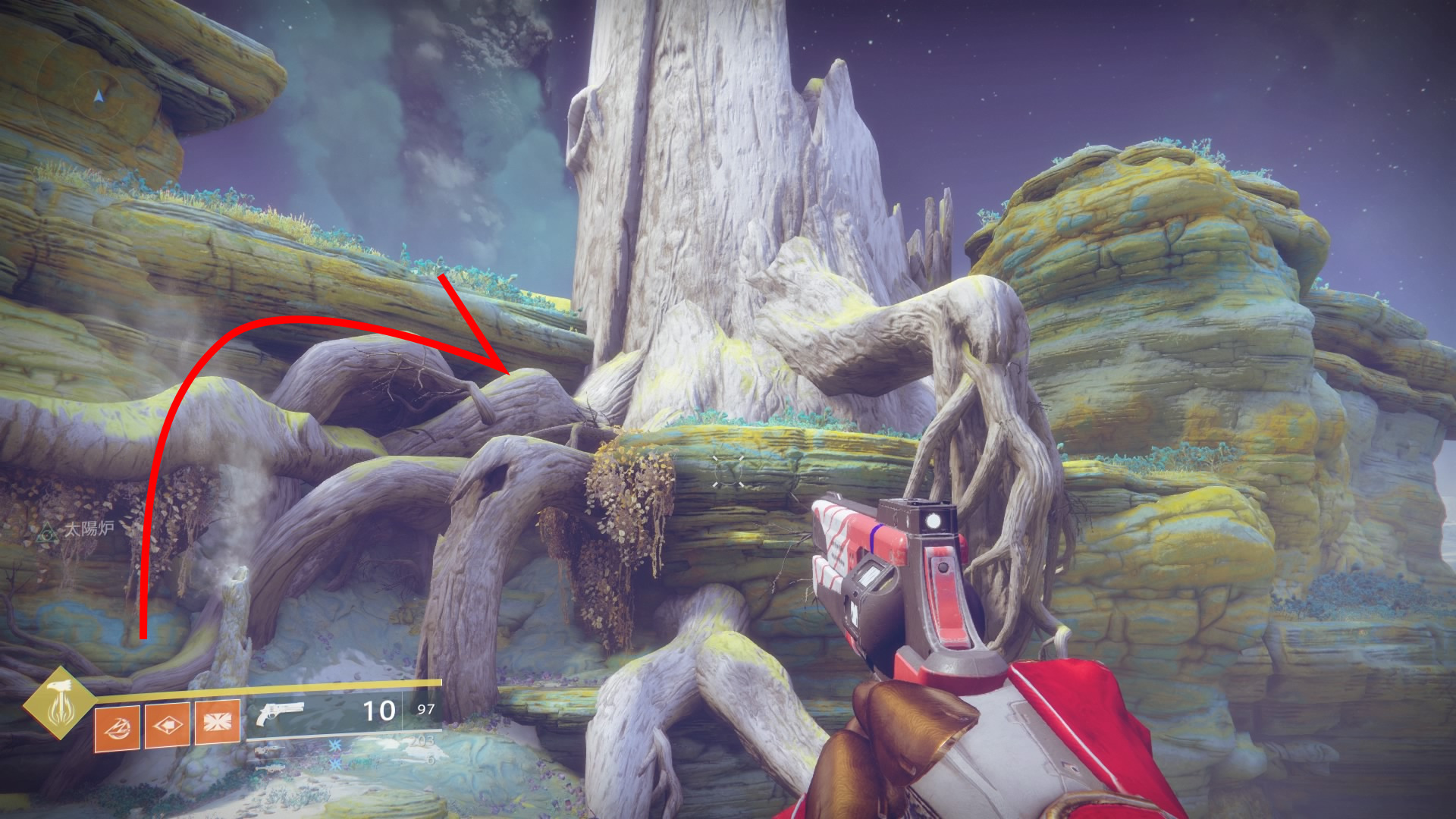Select the orange grenade ability icon

click(117, 725)
